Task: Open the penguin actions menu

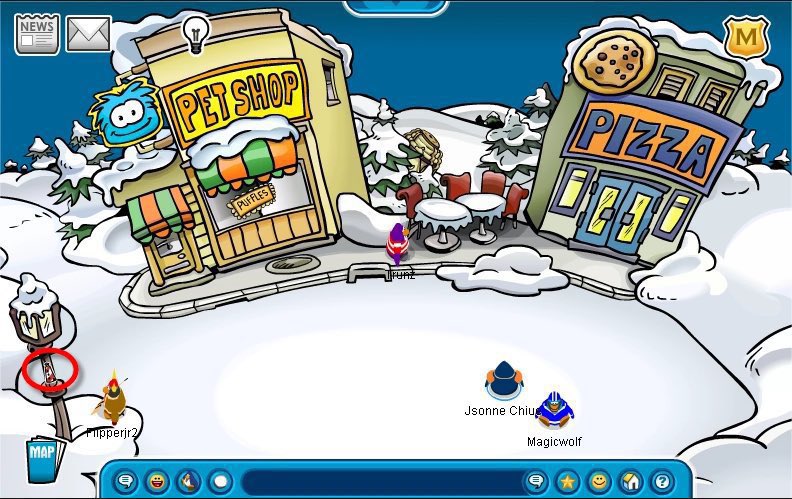Action: coord(189,481)
